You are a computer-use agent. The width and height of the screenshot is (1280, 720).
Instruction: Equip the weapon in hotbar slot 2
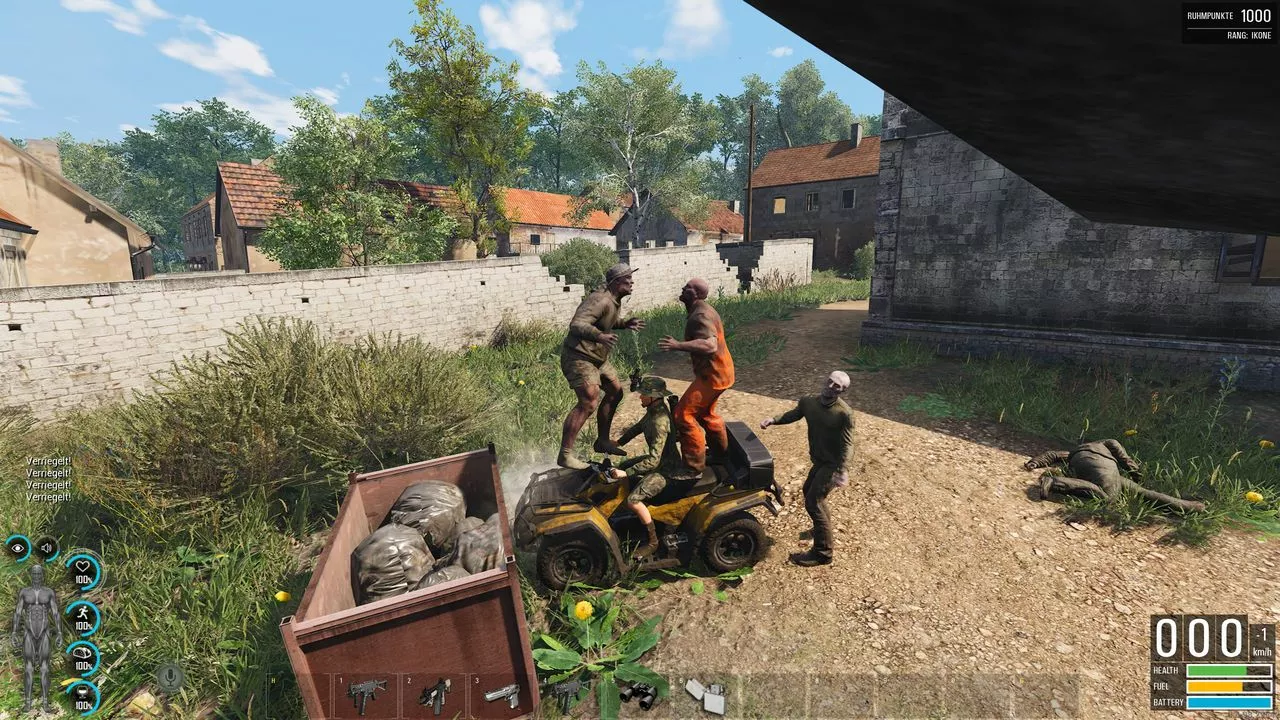click(x=435, y=693)
